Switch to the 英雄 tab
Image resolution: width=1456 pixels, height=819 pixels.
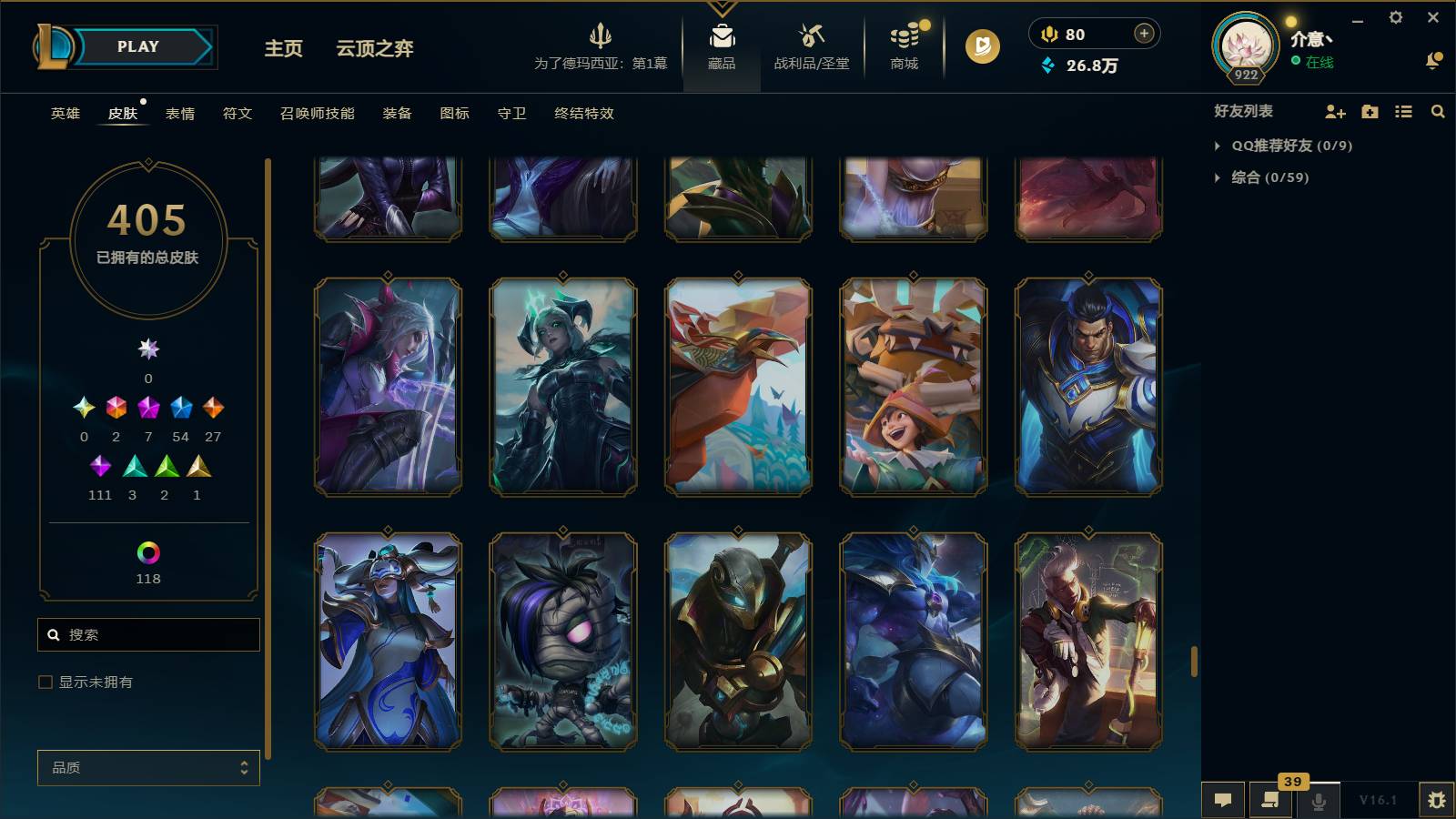click(x=64, y=113)
